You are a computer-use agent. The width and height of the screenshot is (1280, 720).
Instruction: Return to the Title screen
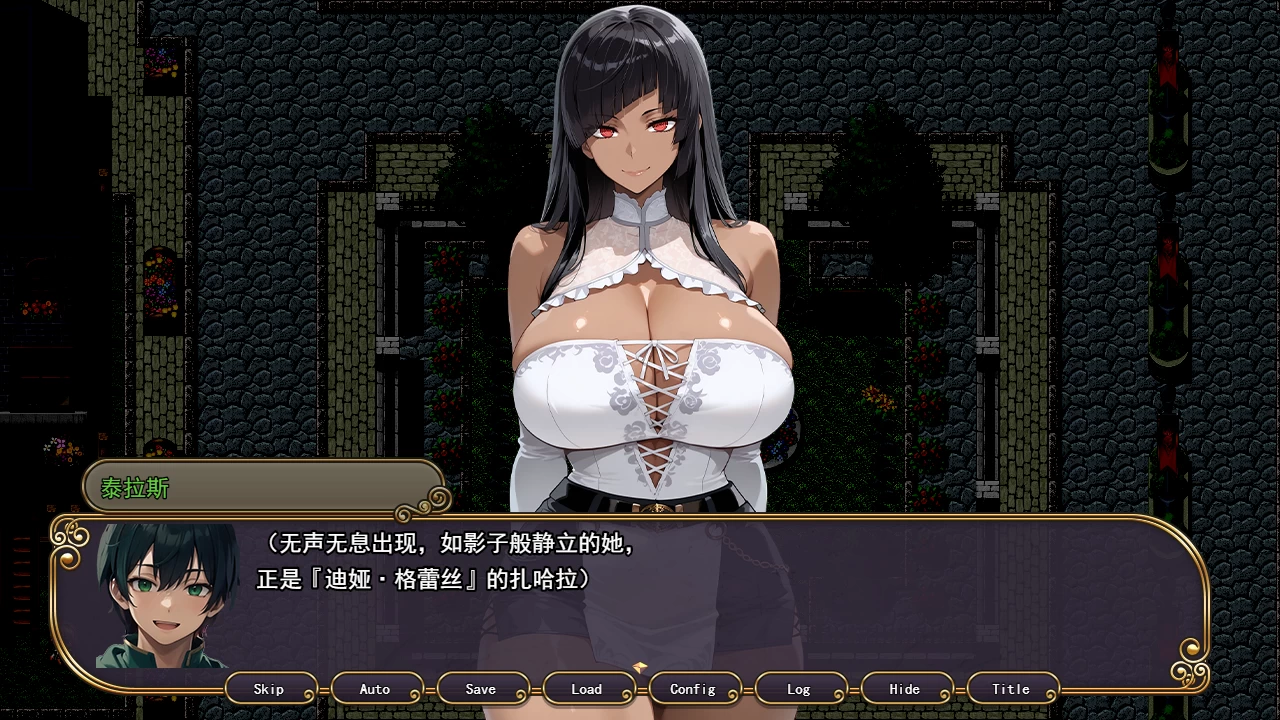1011,689
